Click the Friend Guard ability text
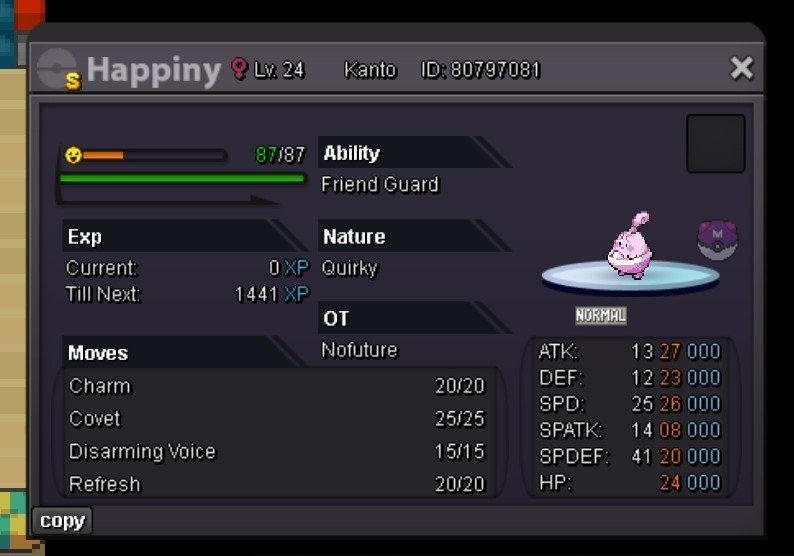 tap(380, 185)
